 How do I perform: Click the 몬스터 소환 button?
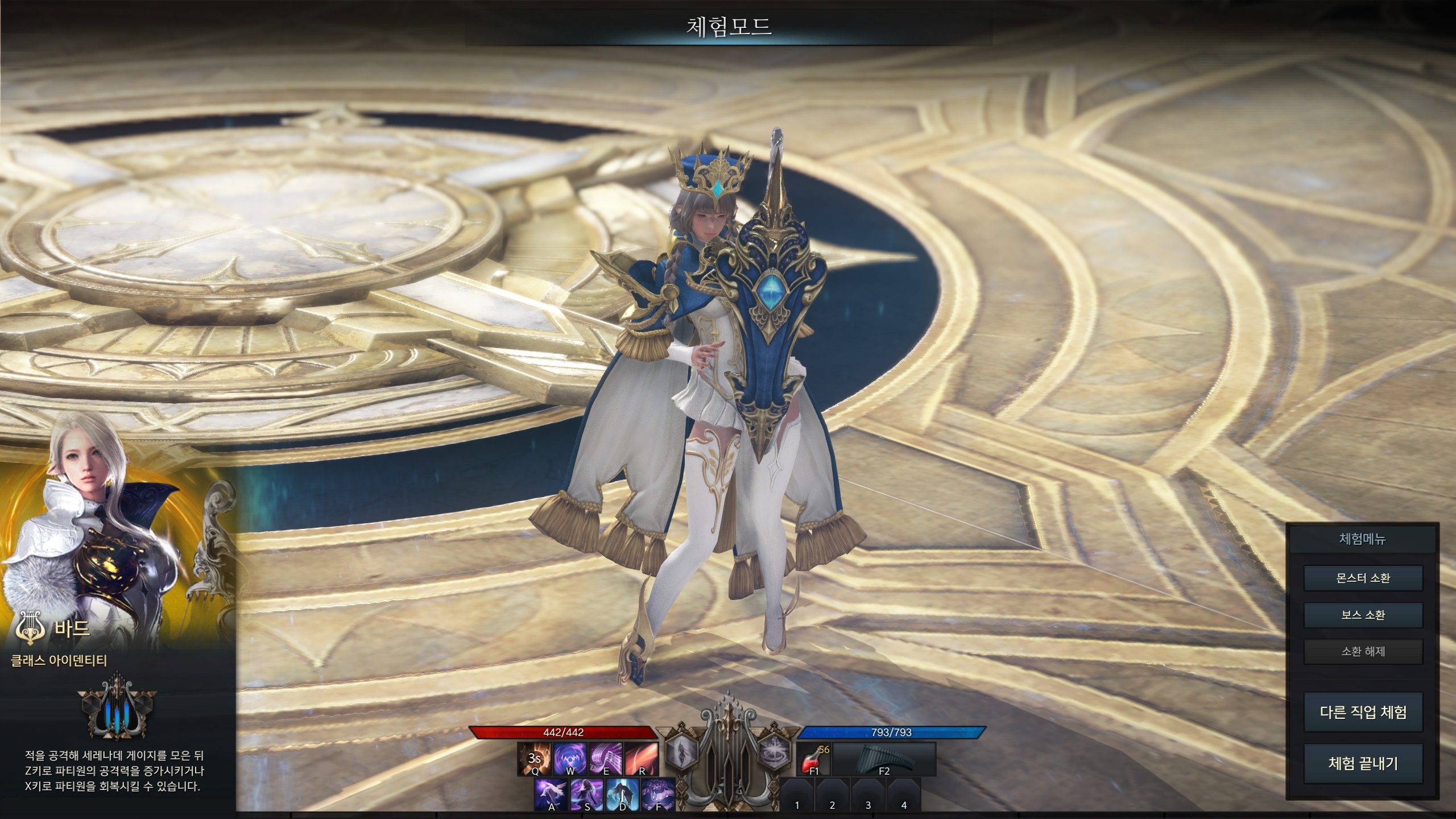pyautogui.click(x=1363, y=578)
